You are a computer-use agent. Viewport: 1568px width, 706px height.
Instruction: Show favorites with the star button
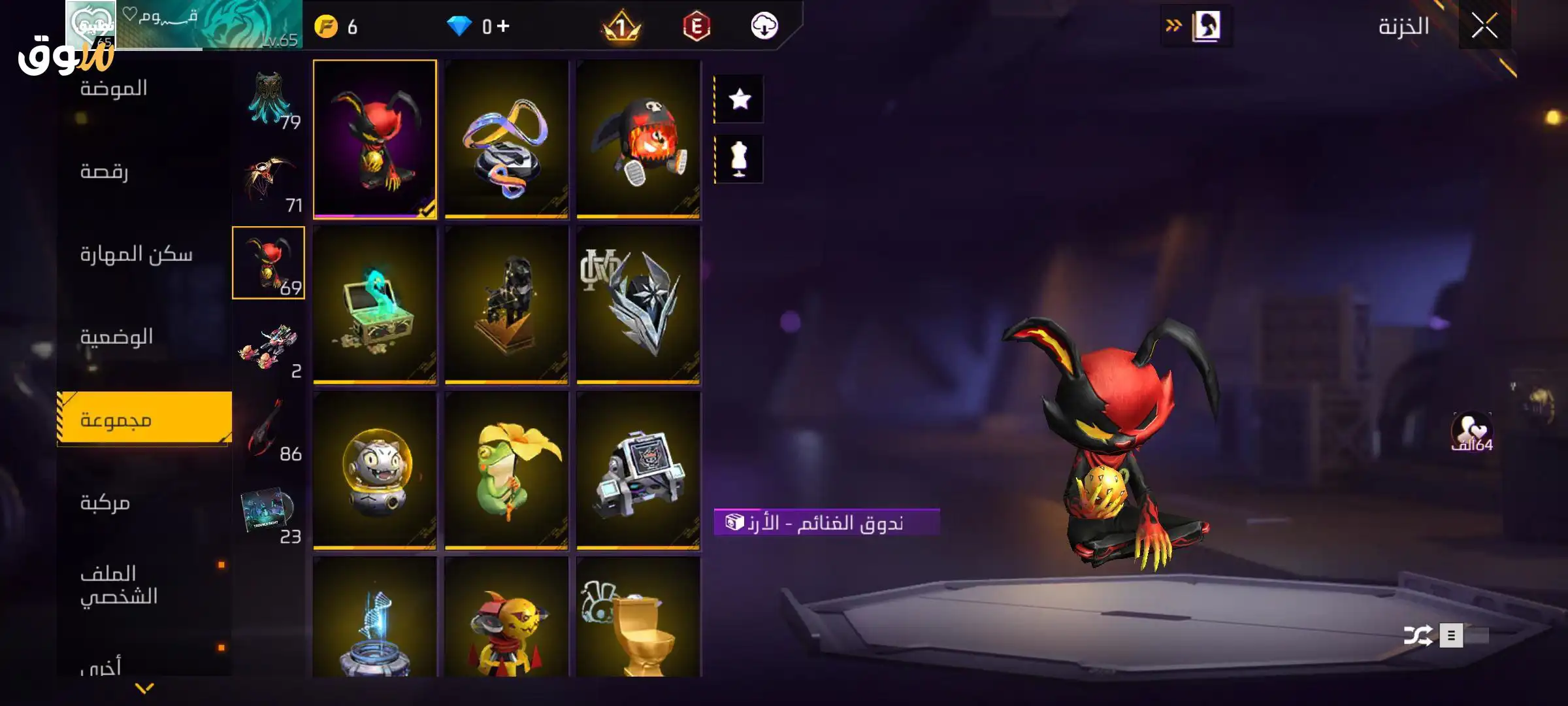point(740,99)
